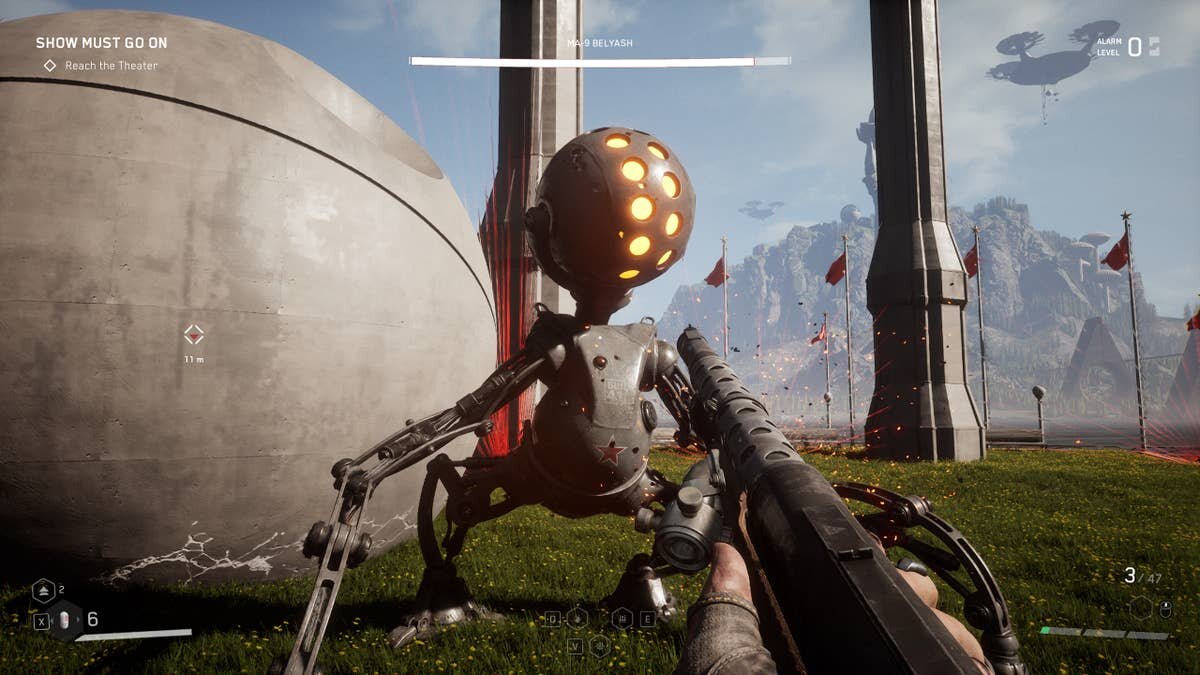
Task: Activate the ability hexagon beside the Q key
Action: click(x=577, y=618)
